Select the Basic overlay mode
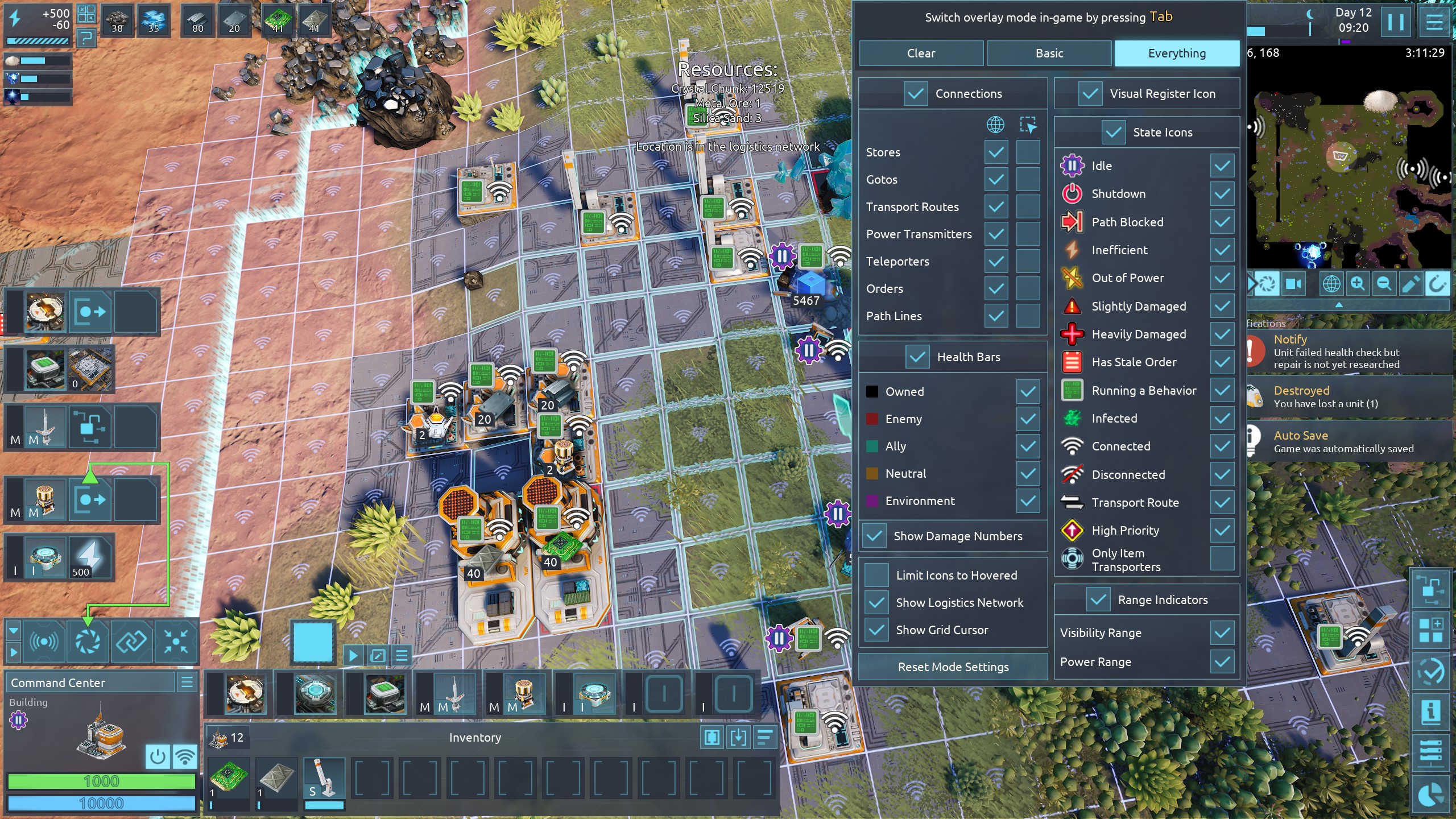Screen dimensions: 1456x819 pyautogui.click(x=1049, y=53)
